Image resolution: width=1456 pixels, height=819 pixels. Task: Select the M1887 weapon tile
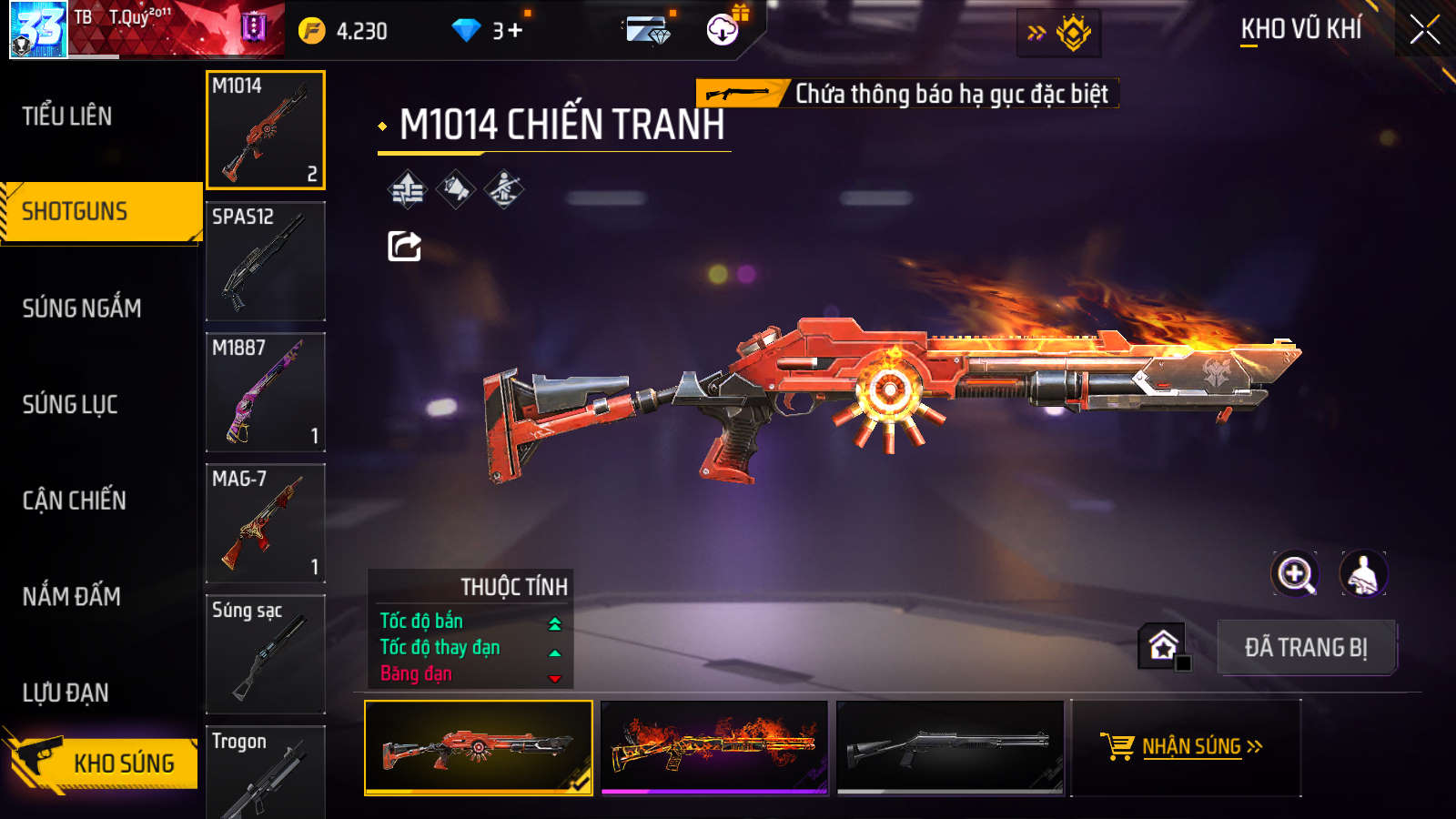(x=265, y=392)
